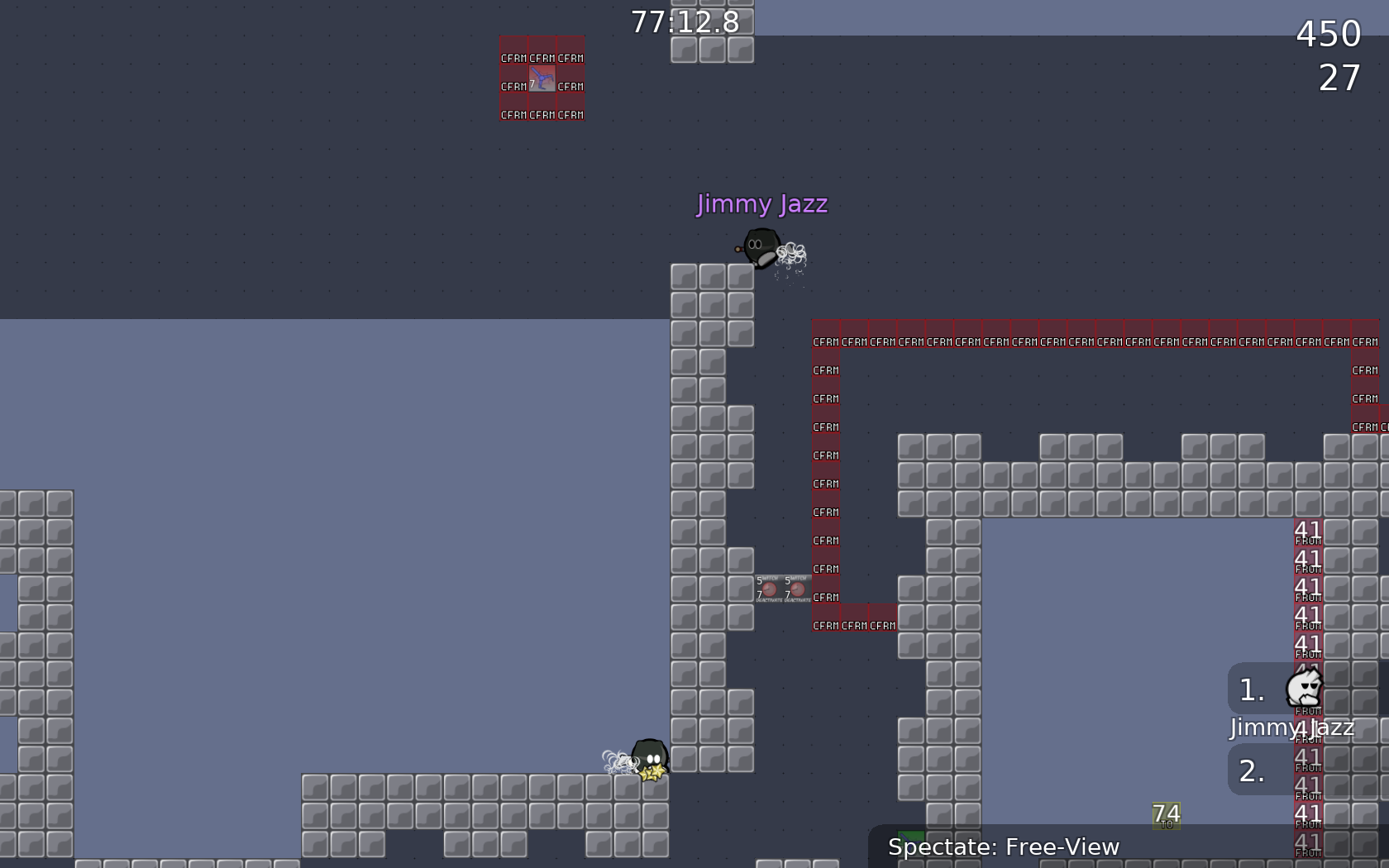The height and width of the screenshot is (868, 1389).
Task: Click the topmost "41 FROM" teleporter tile
Action: 1307,532
